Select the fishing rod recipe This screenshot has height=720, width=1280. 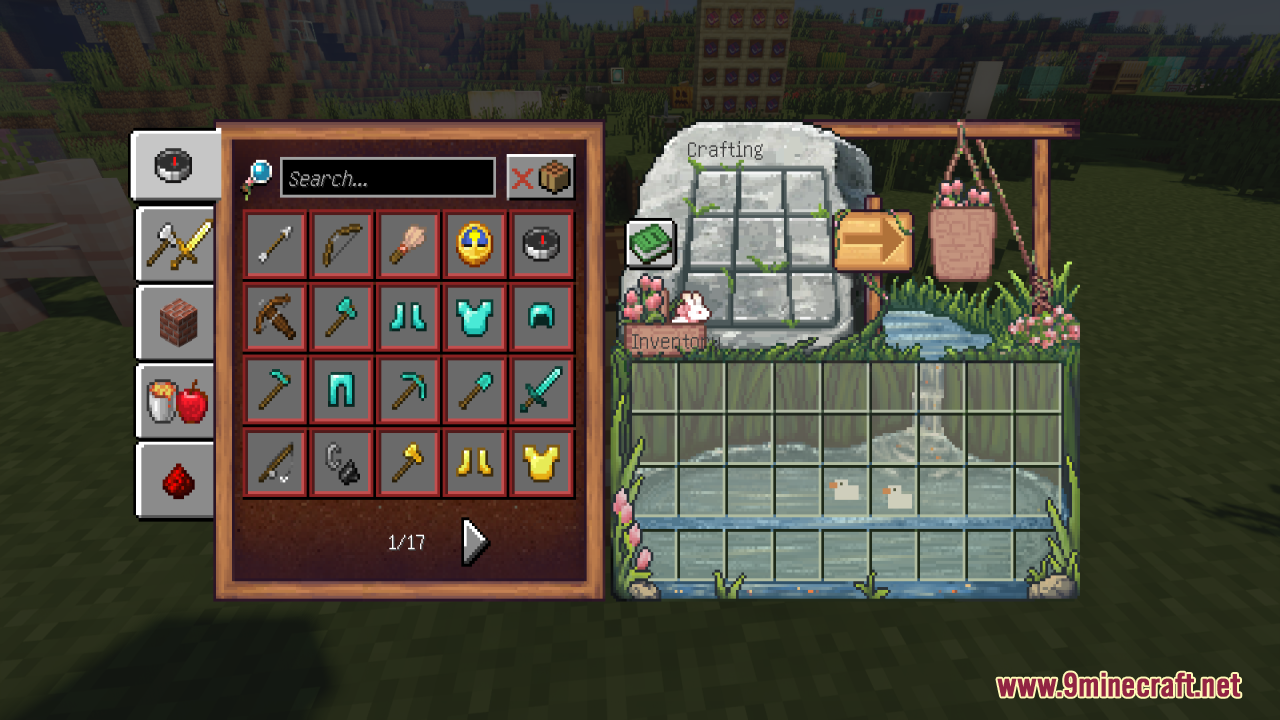click(x=274, y=463)
